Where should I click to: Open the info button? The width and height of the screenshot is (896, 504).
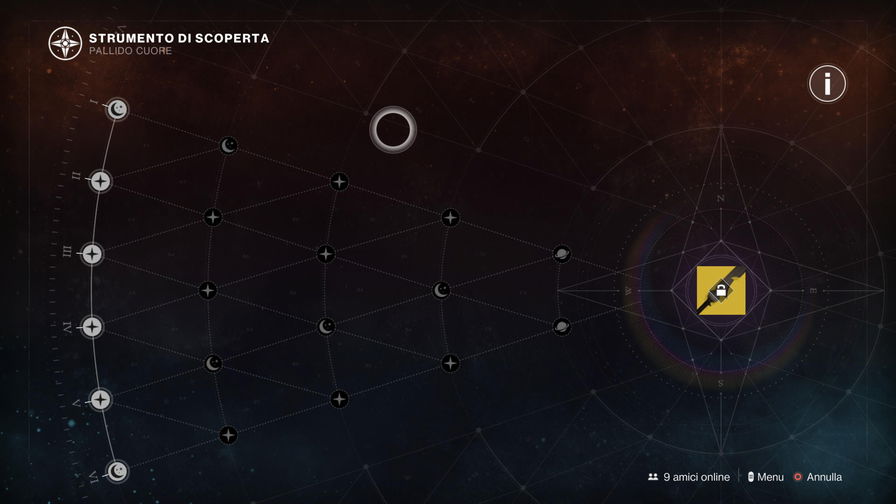point(827,84)
